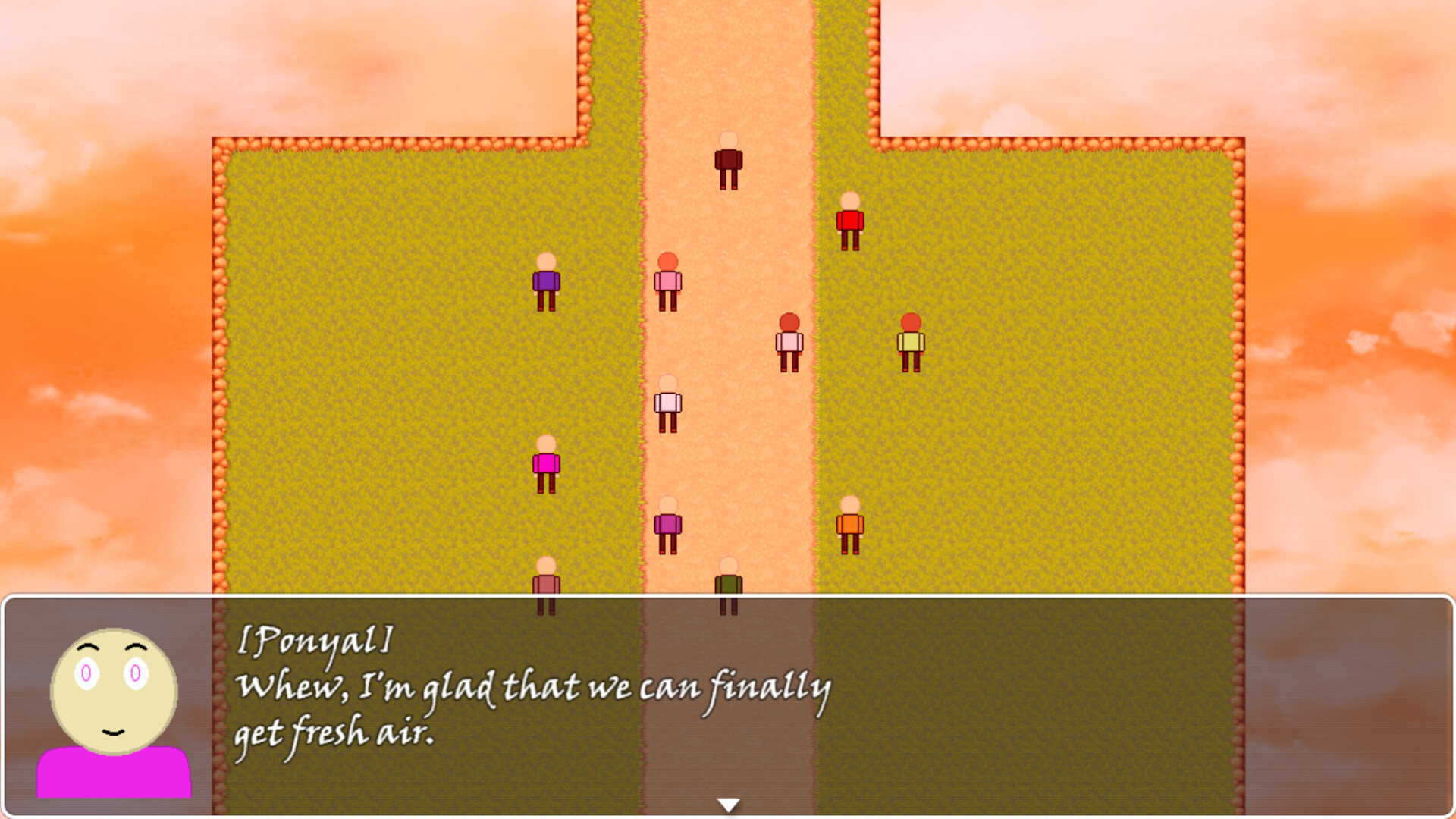Image resolution: width=1456 pixels, height=819 pixels.
Task: Click the [Ponyal] name label
Action: 313,641
